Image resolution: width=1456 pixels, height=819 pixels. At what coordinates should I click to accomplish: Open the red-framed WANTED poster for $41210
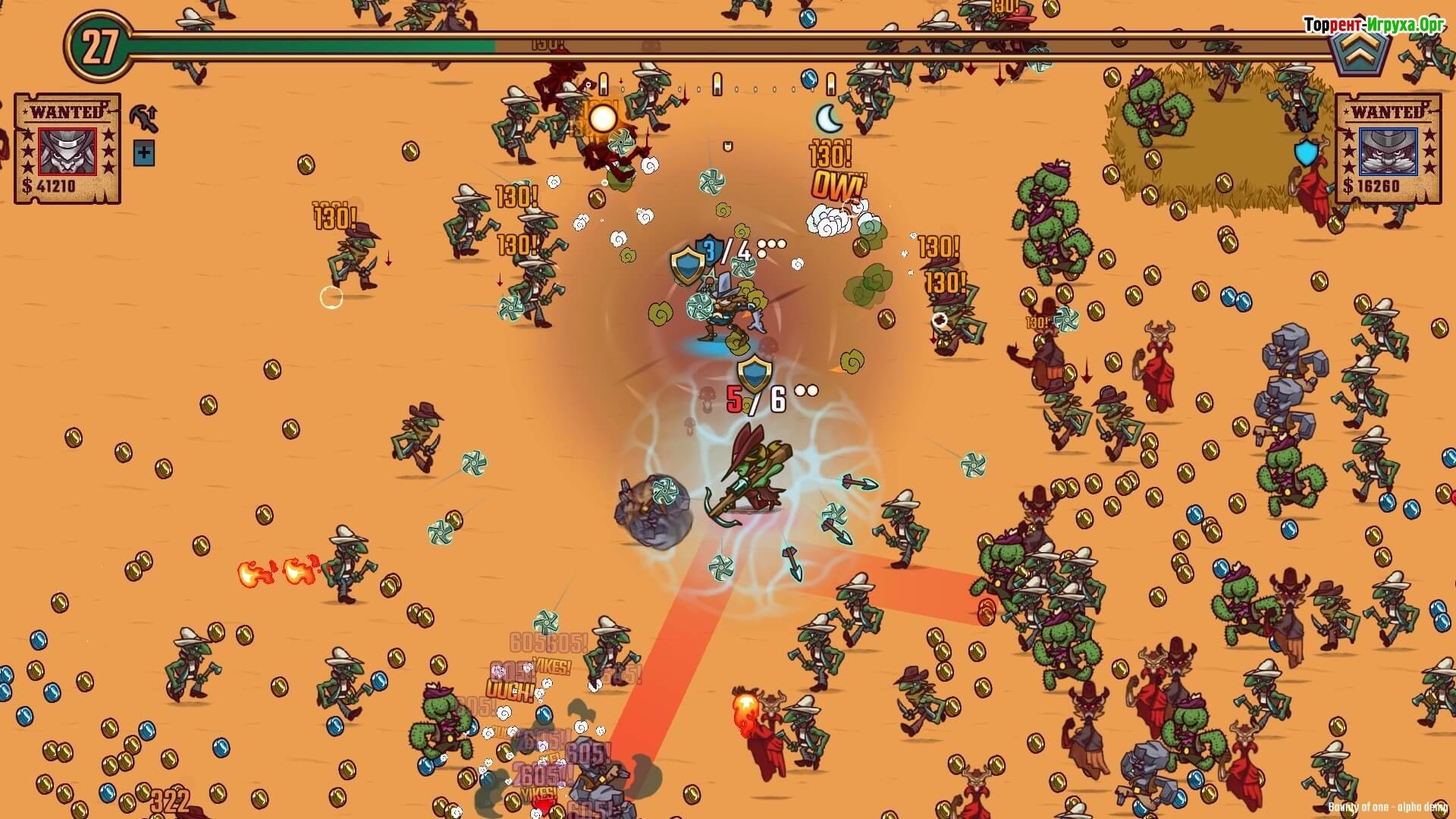click(x=67, y=149)
